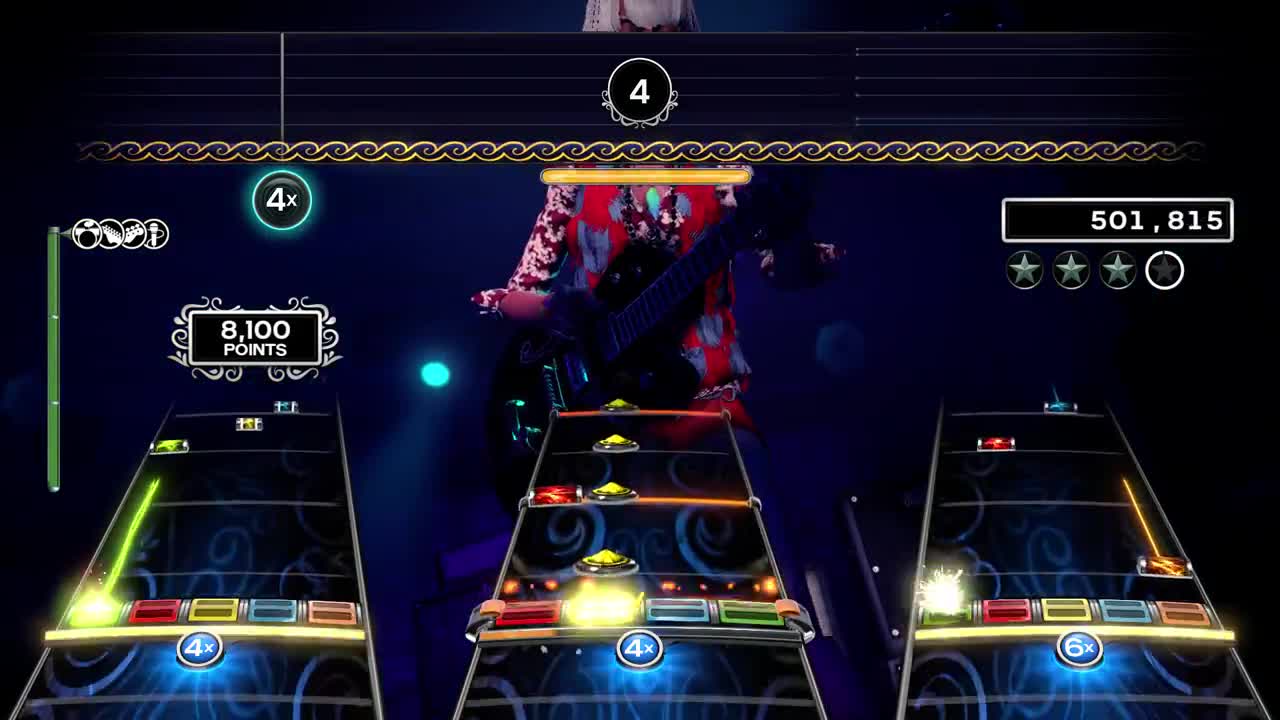Expand the 8,100 Points banner

[253, 337]
